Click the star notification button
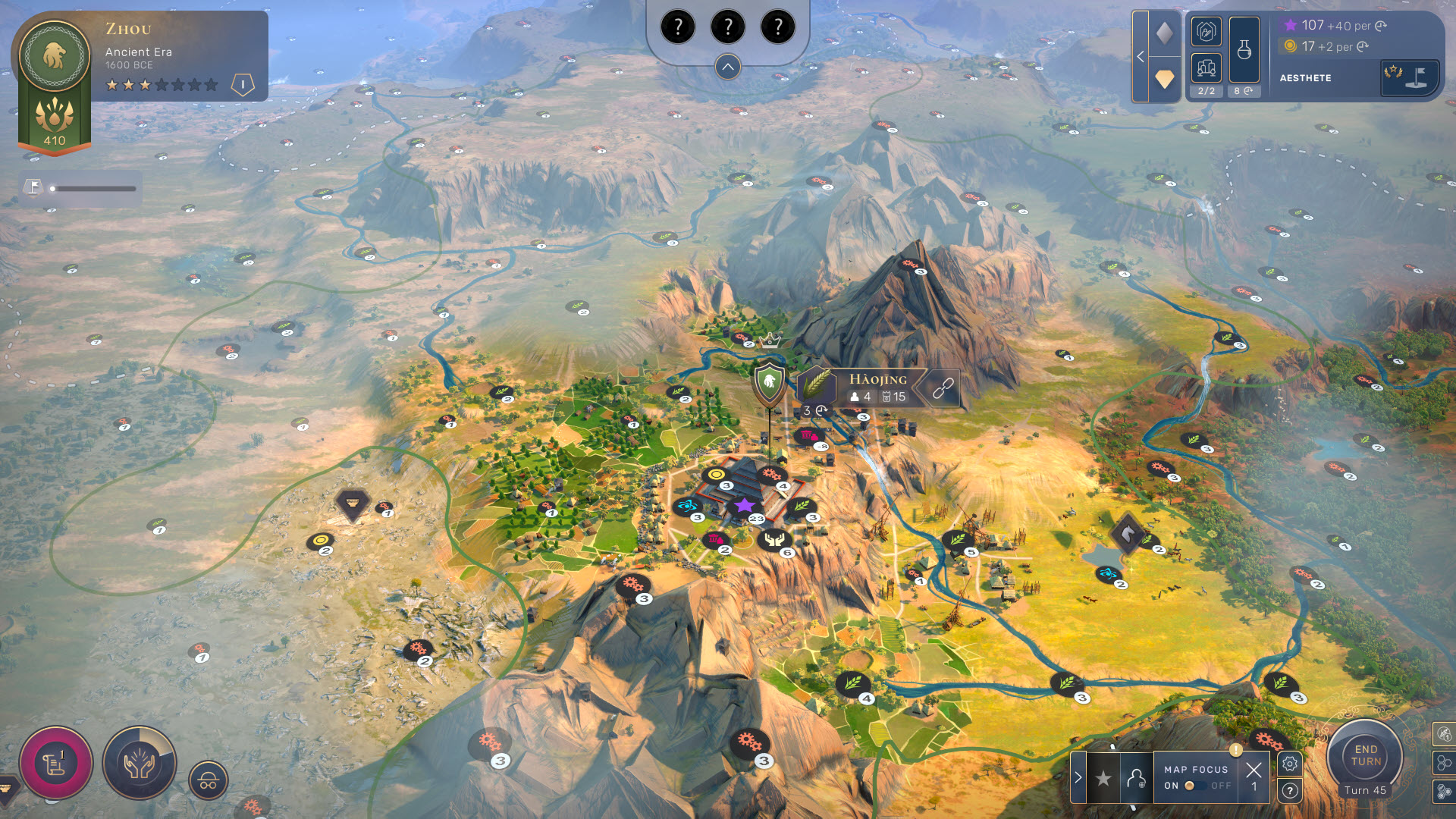Image resolution: width=1456 pixels, height=819 pixels. click(1103, 778)
